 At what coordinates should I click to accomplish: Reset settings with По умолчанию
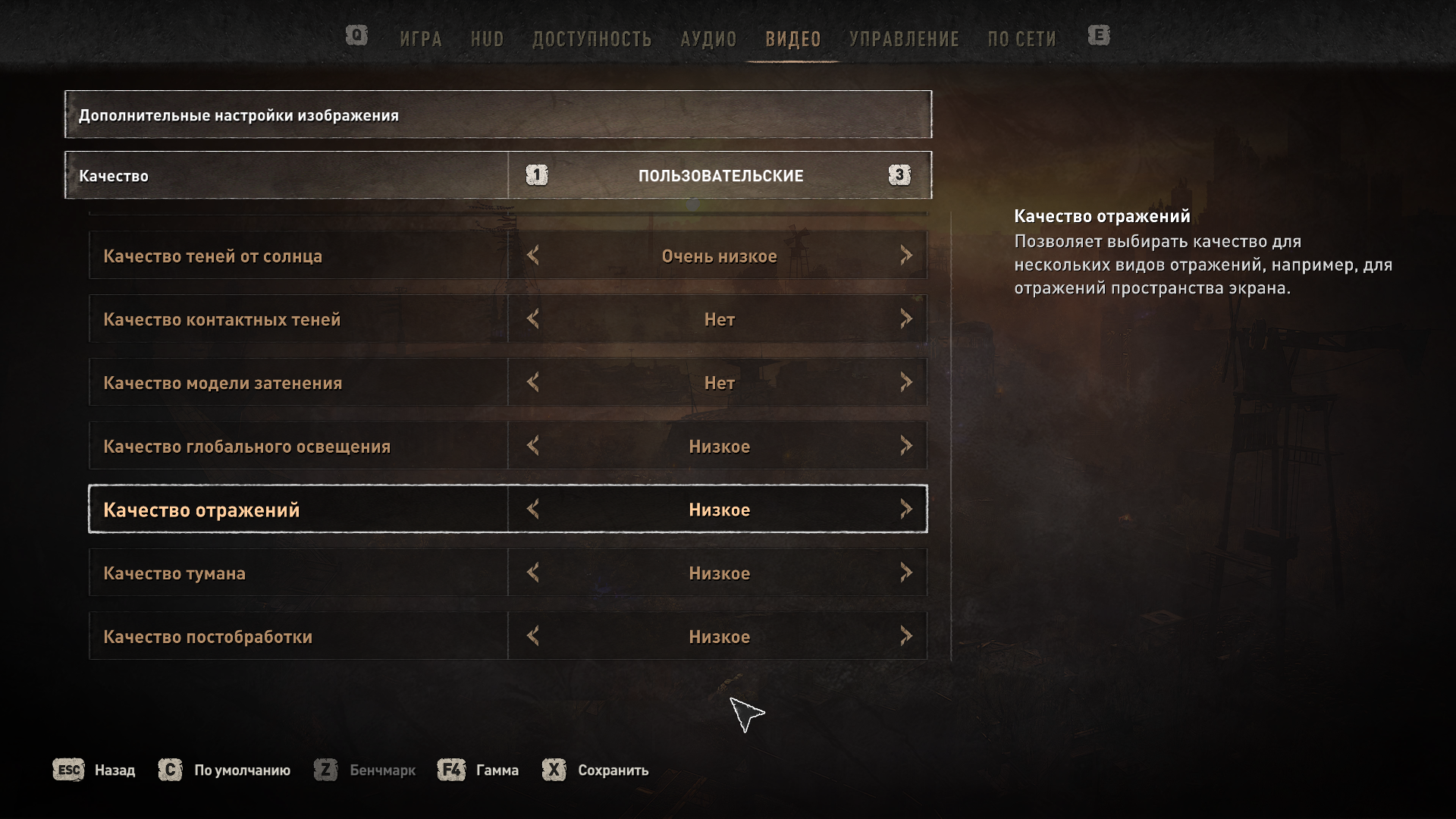[225, 770]
